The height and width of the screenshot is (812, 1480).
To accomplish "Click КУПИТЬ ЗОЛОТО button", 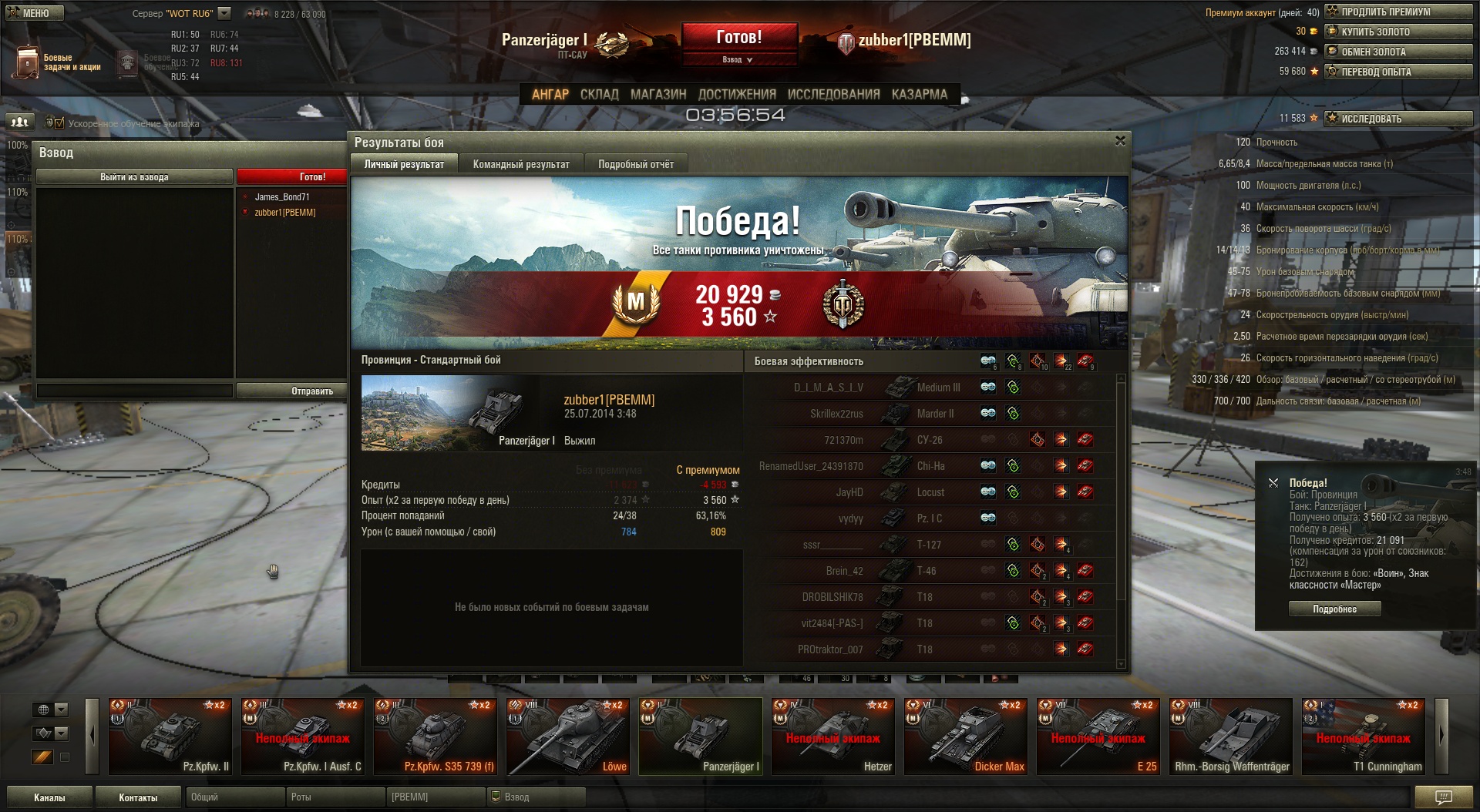I will (x=1398, y=32).
